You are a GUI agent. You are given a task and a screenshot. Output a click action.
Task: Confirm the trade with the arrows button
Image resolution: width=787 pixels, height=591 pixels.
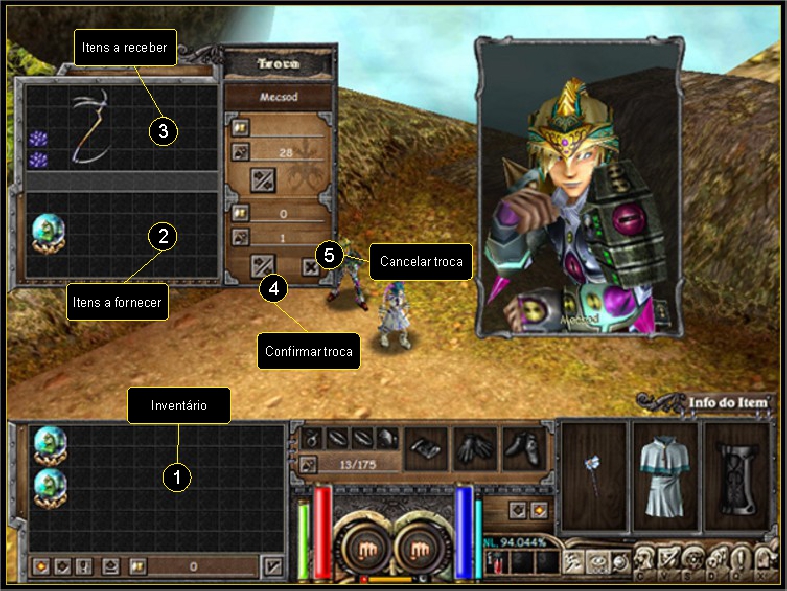click(264, 266)
